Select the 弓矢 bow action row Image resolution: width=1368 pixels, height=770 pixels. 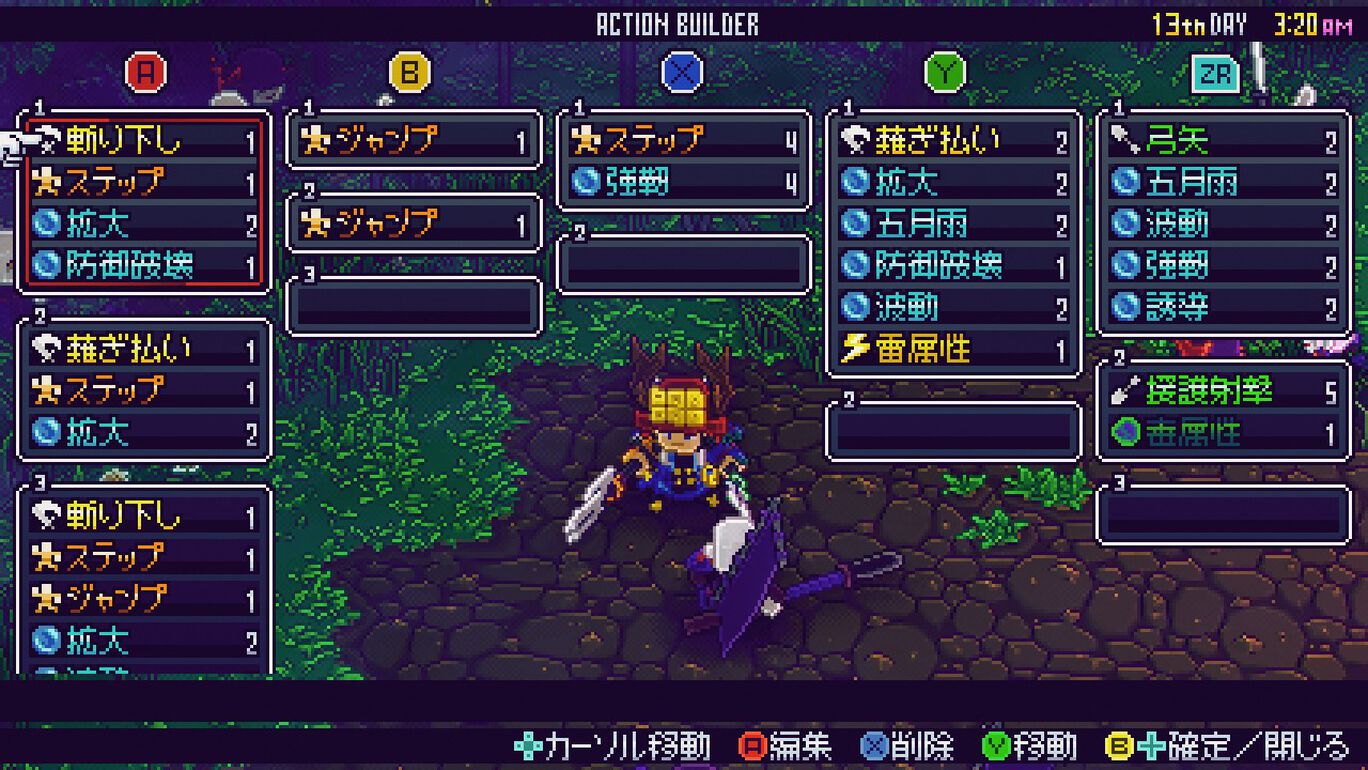pyautogui.click(x=1223, y=141)
